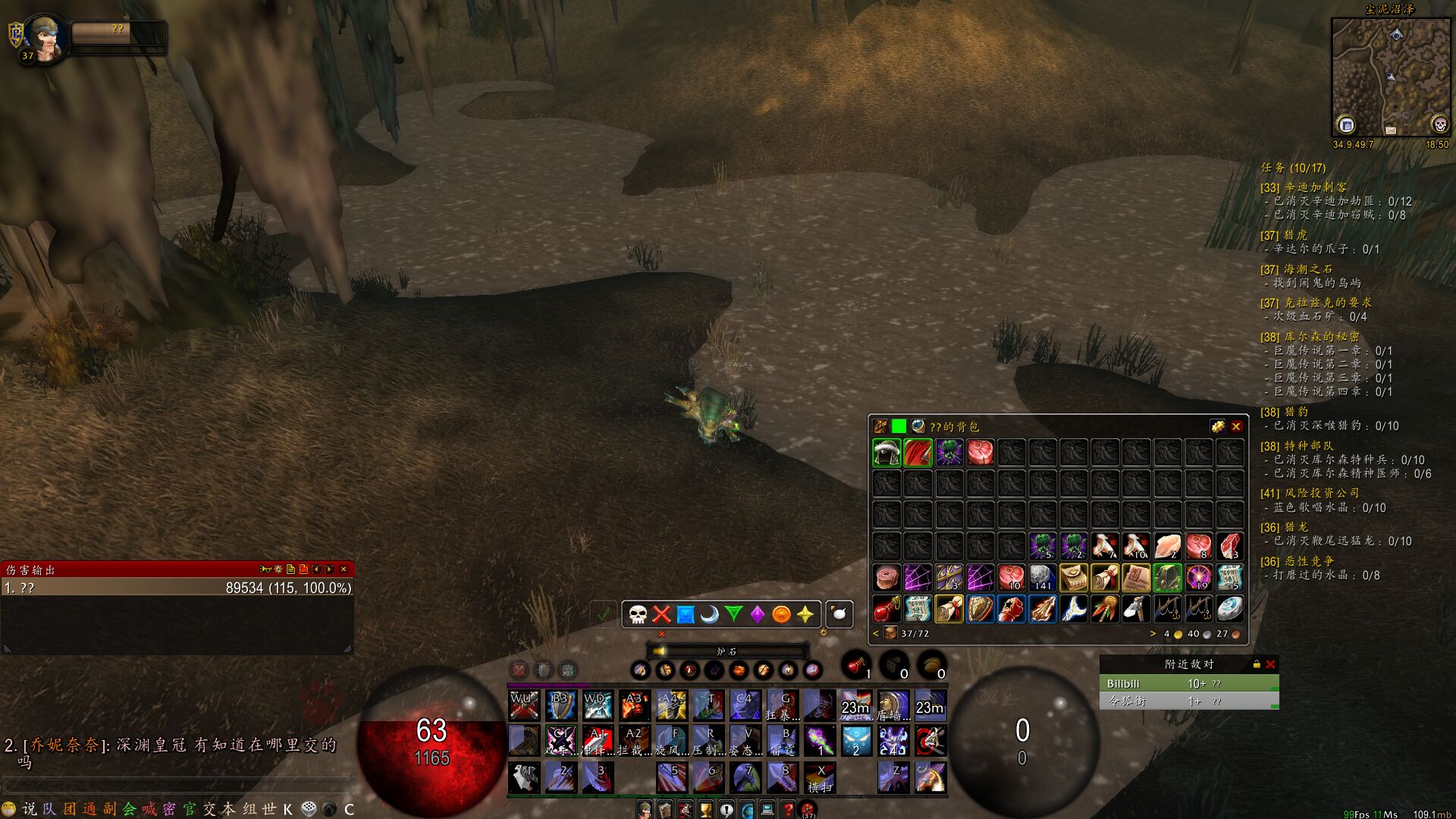The image size is (1456, 819).
Task: Close the backpack window
Action: click(x=1236, y=427)
